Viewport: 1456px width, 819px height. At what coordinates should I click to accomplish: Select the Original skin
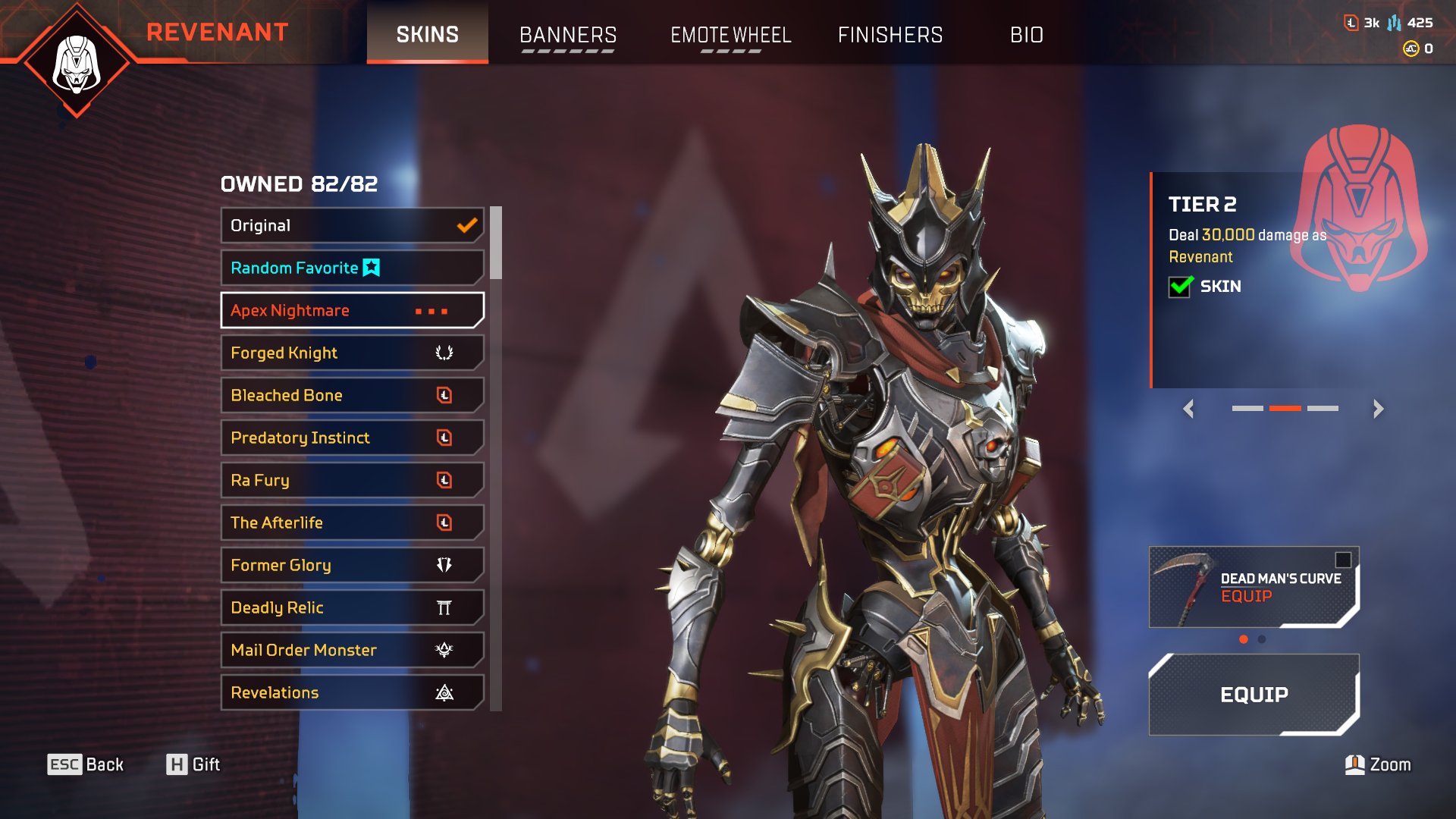click(x=352, y=225)
